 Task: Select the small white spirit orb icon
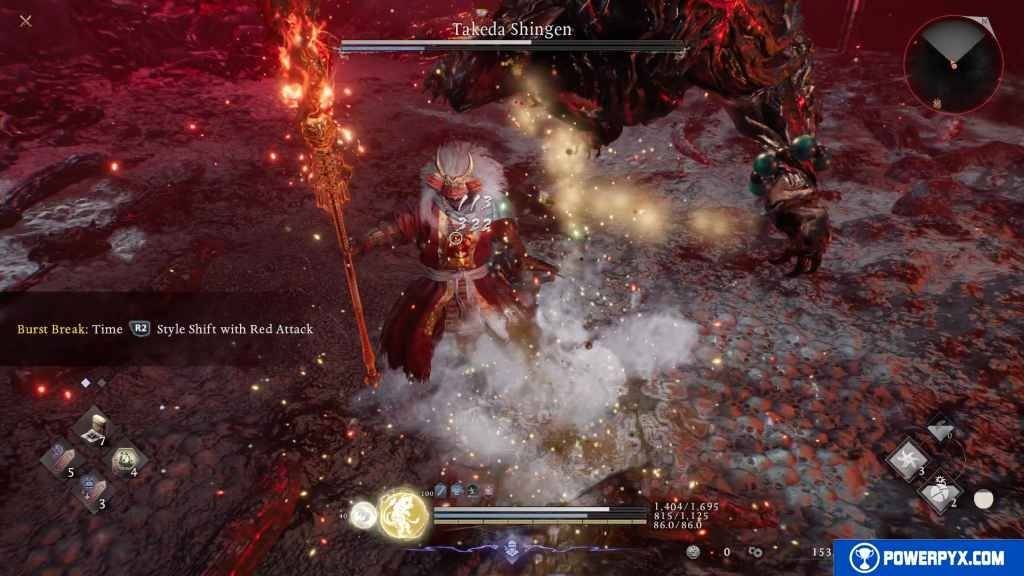pyautogui.click(x=364, y=513)
